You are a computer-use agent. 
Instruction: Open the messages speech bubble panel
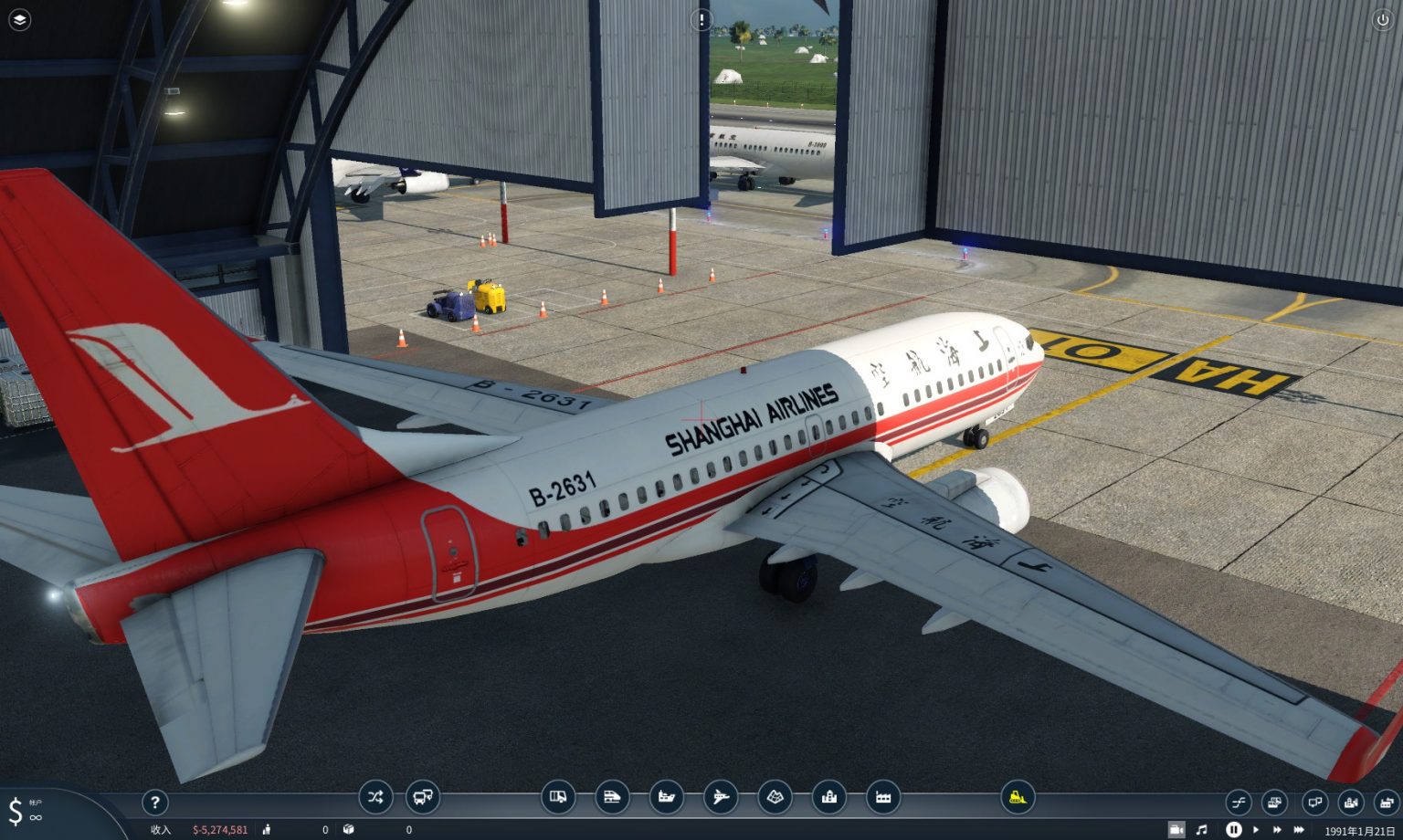[x=1313, y=802]
